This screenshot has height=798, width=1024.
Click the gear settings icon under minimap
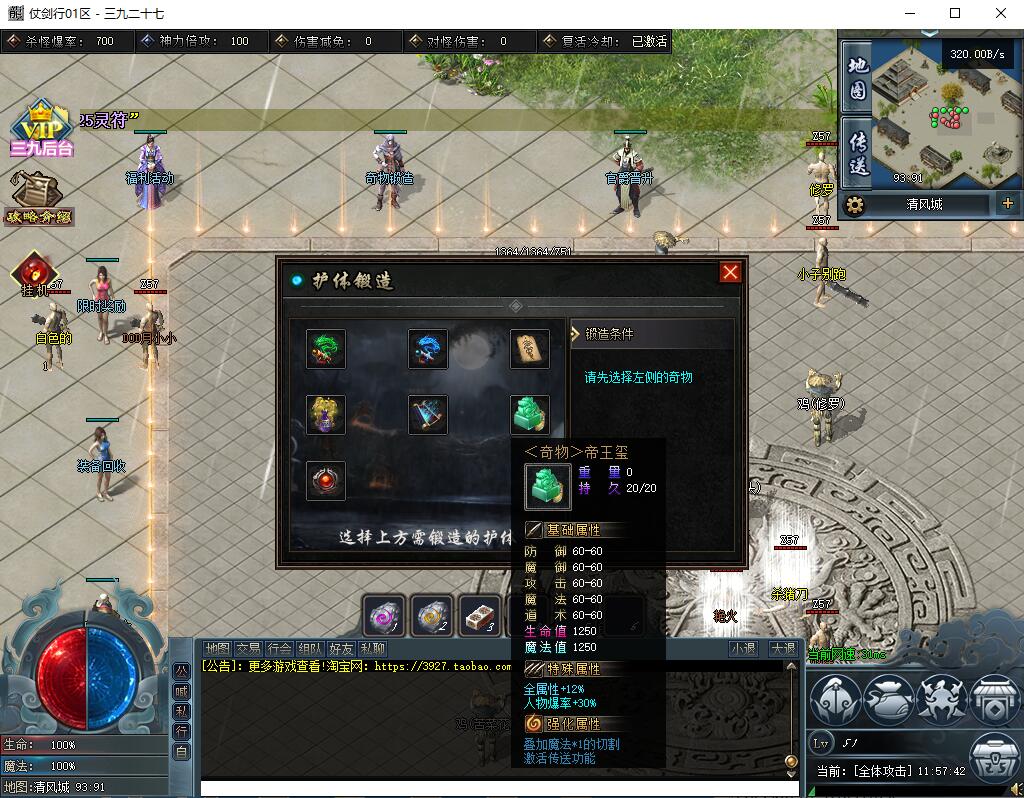(x=854, y=205)
